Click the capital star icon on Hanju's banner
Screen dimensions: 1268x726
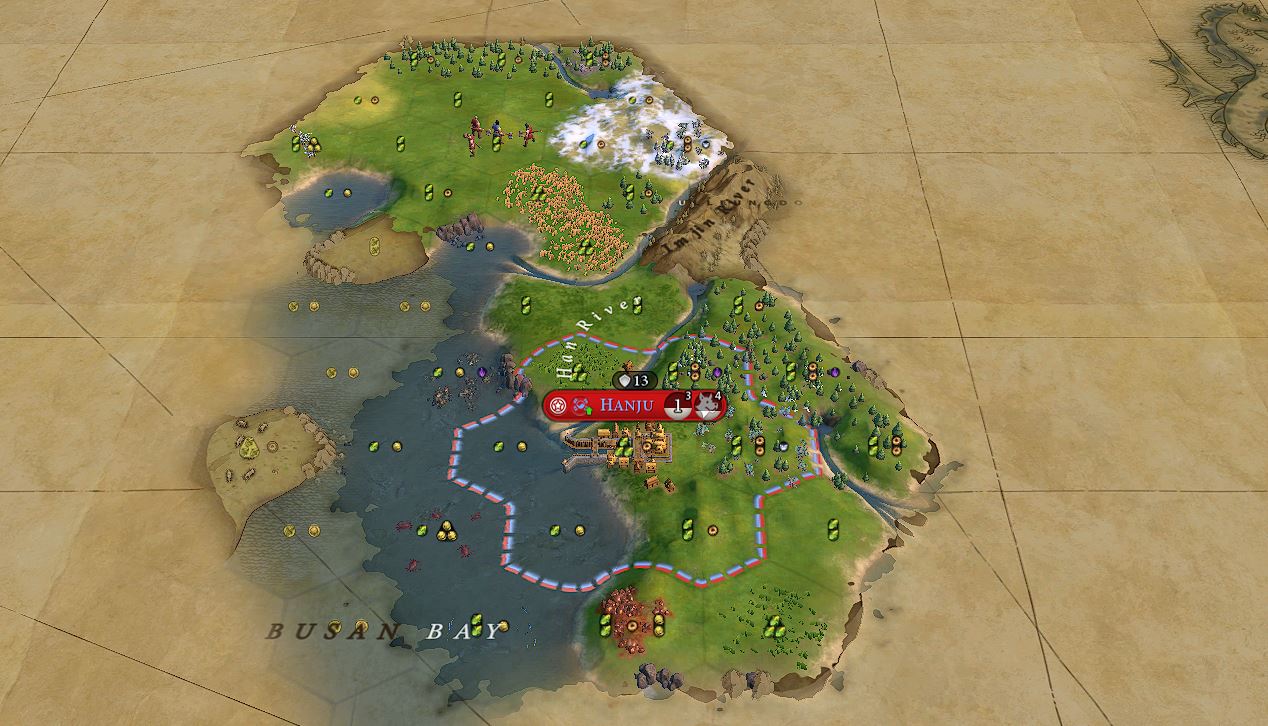pos(558,406)
